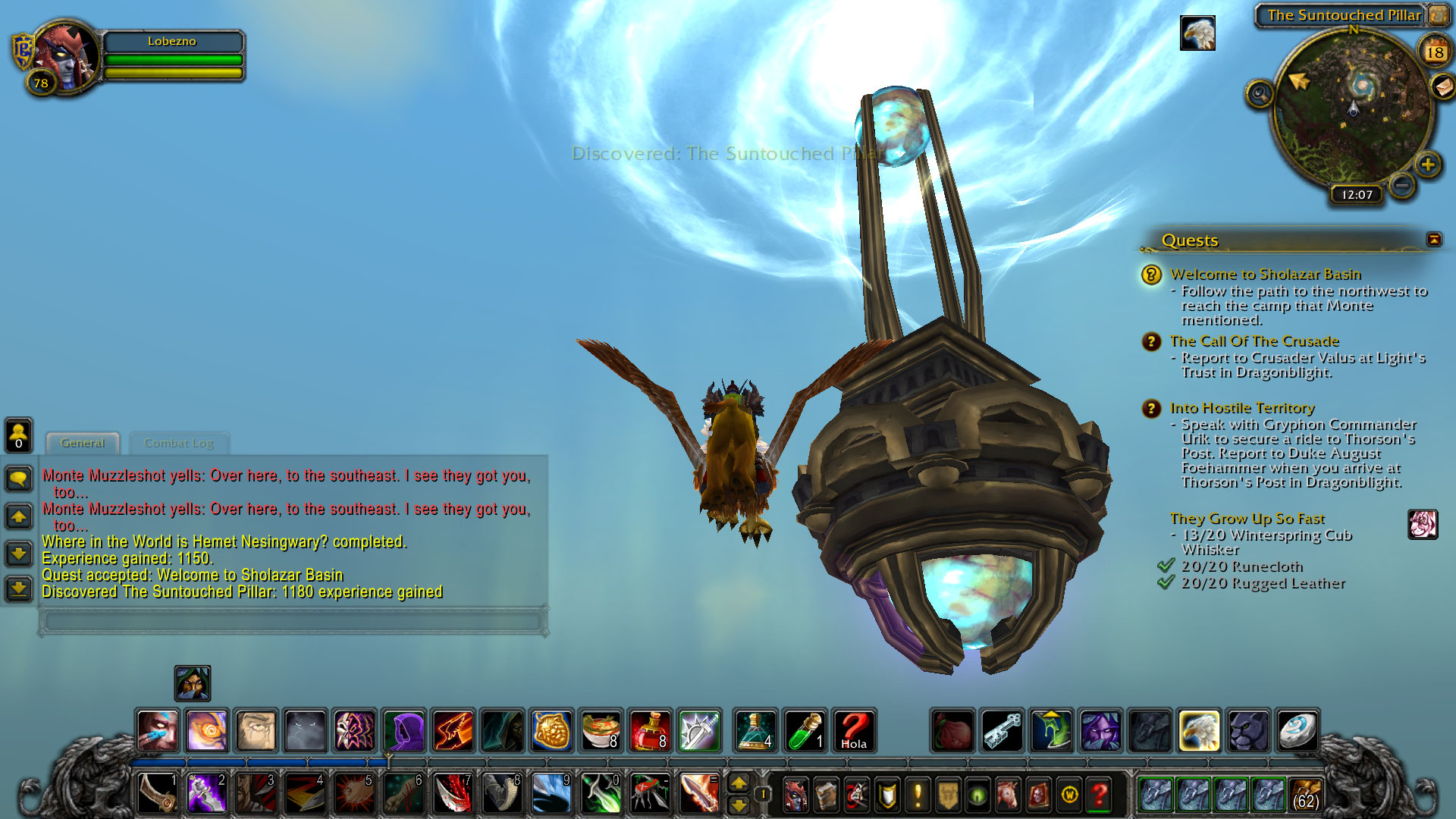Open the minimap tracking magnifier button
1456x819 pixels.
pos(1260,94)
